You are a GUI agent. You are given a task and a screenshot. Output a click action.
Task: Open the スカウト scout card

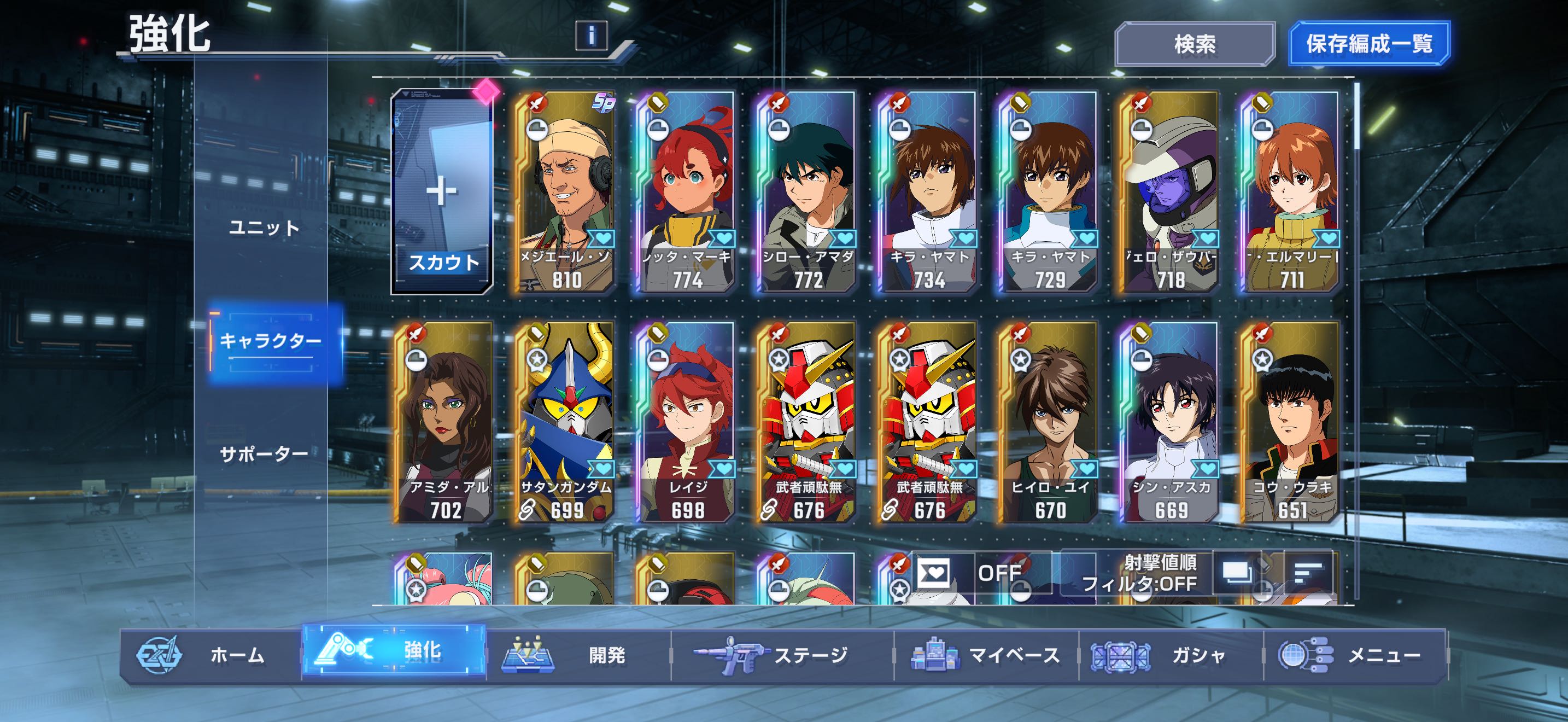tap(442, 192)
